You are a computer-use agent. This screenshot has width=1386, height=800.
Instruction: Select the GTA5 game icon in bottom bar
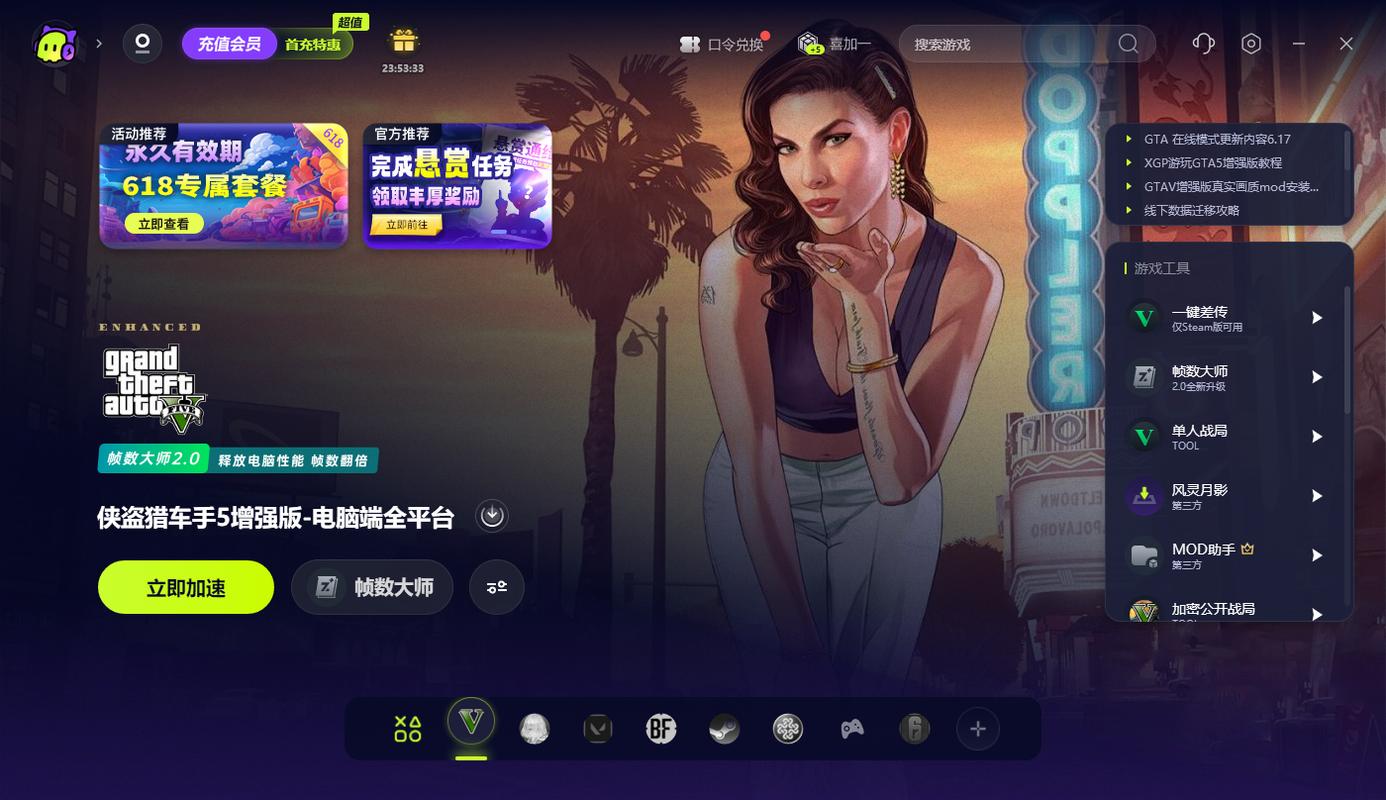471,729
